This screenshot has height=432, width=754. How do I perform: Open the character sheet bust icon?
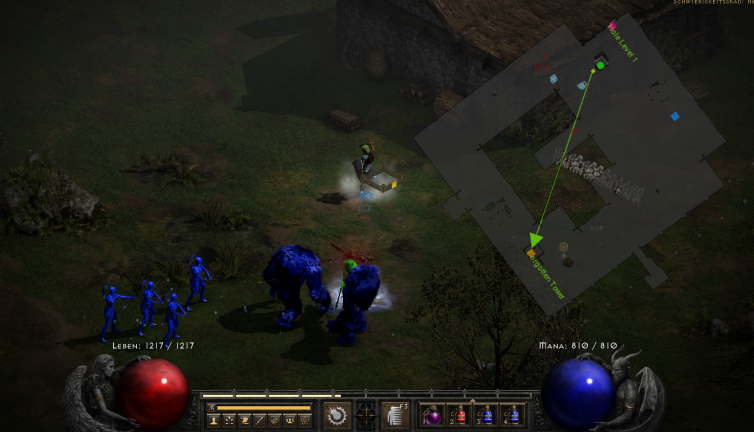pos(213,420)
